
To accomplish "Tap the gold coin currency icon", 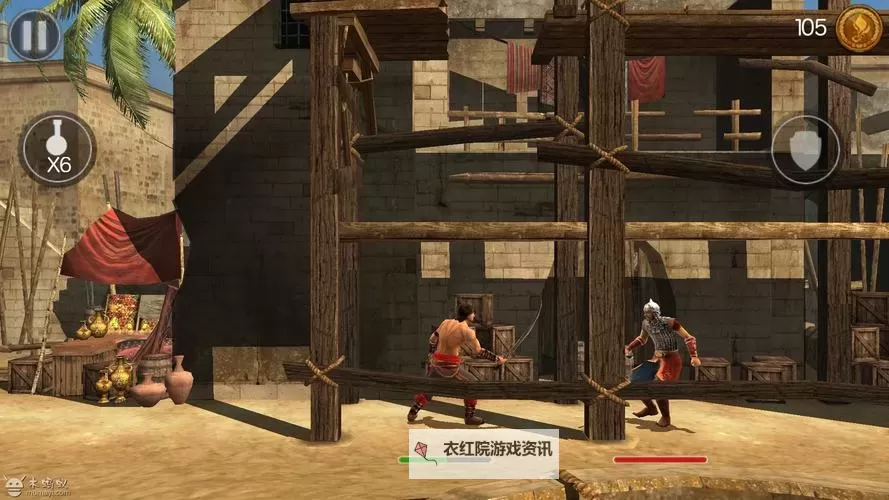I will (x=858, y=28).
